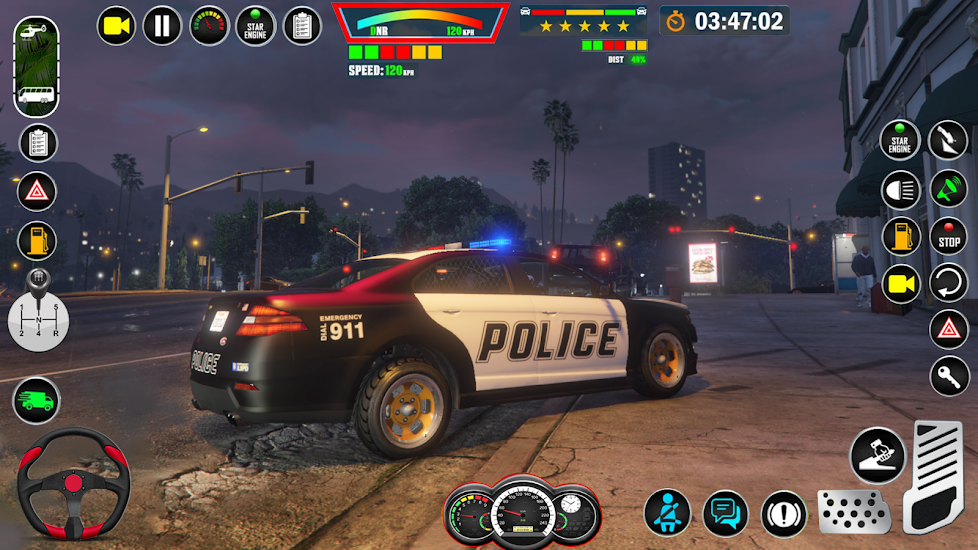The width and height of the screenshot is (978, 550).
Task: Activate the windshield wiper icon
Action: [x=948, y=140]
